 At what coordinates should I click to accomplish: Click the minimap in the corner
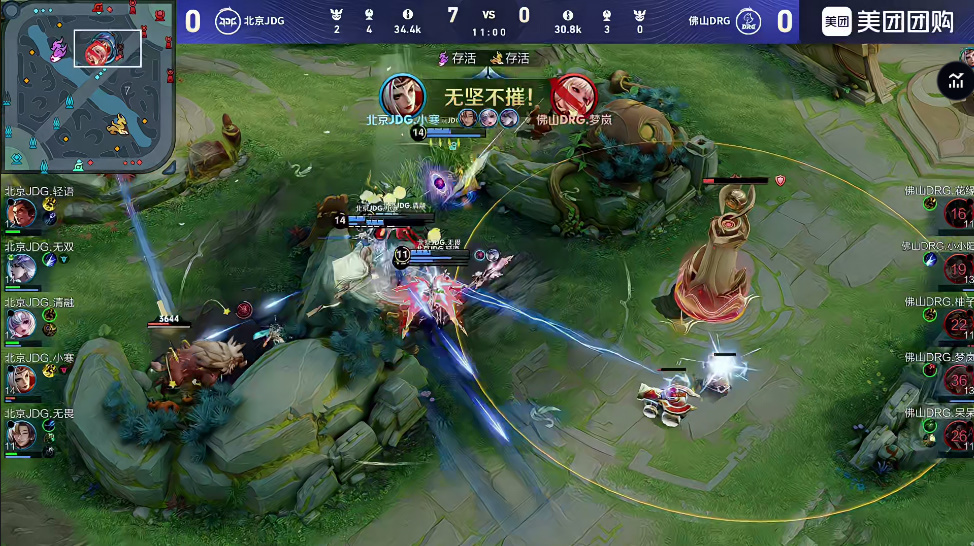click(90, 86)
